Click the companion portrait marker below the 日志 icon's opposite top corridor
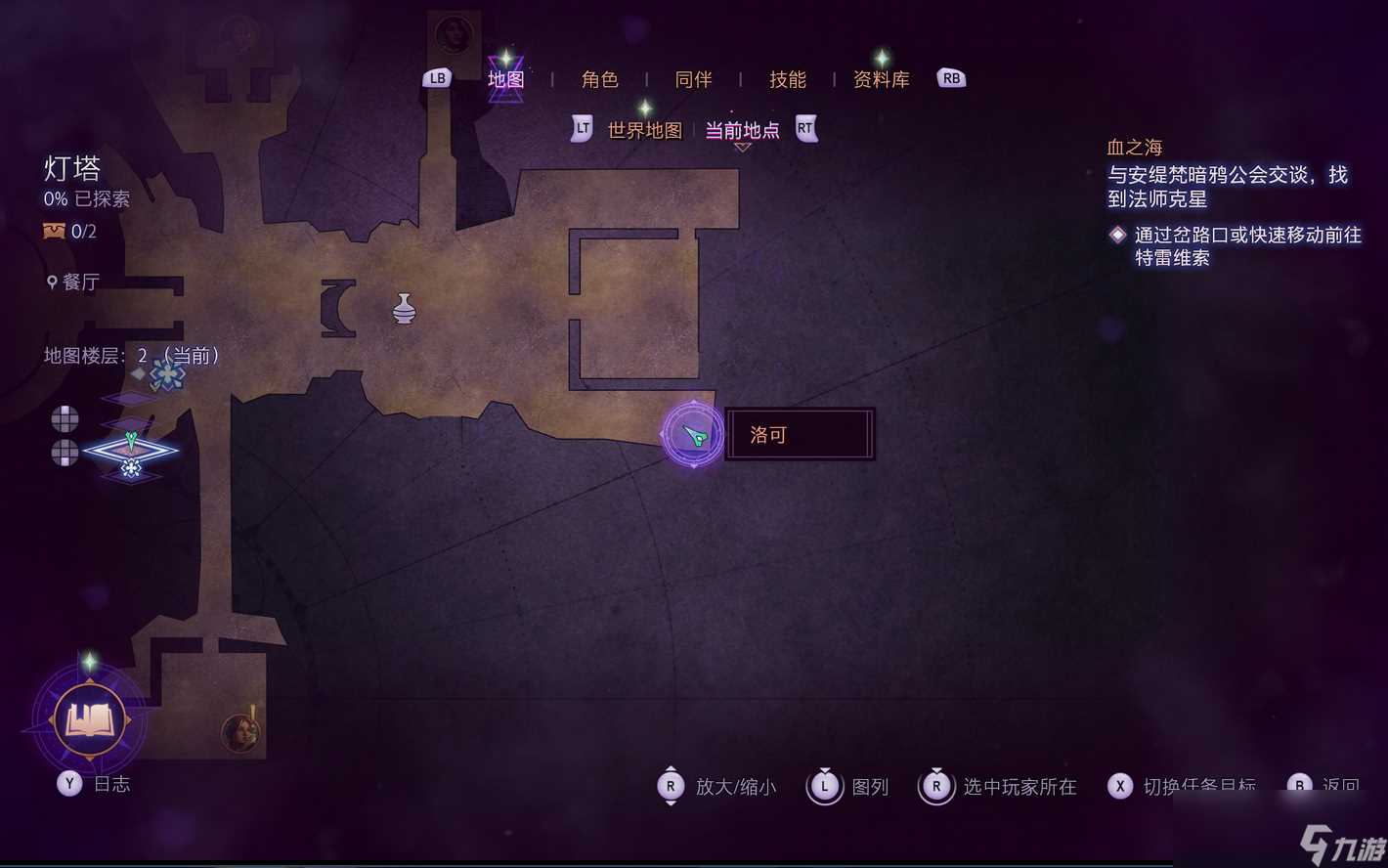 click(454, 34)
